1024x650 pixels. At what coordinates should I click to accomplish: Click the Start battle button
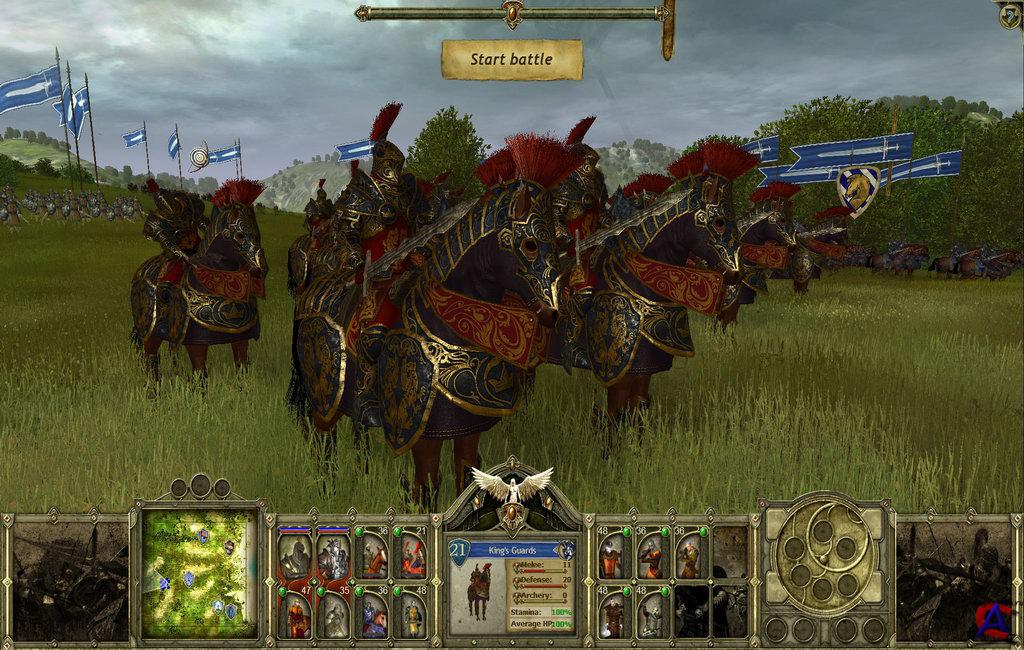tap(512, 60)
